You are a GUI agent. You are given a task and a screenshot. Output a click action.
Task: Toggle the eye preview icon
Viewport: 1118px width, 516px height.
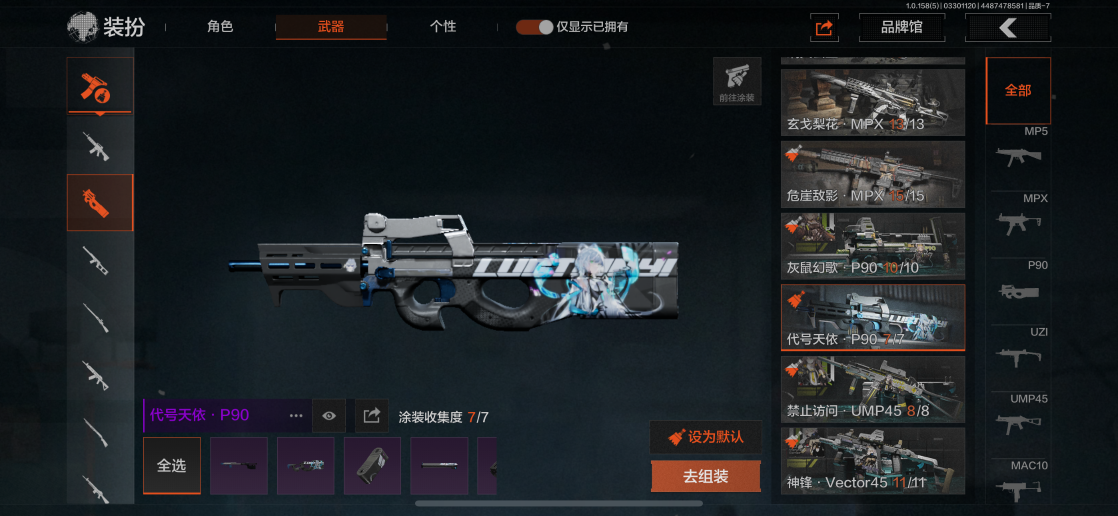tap(329, 415)
